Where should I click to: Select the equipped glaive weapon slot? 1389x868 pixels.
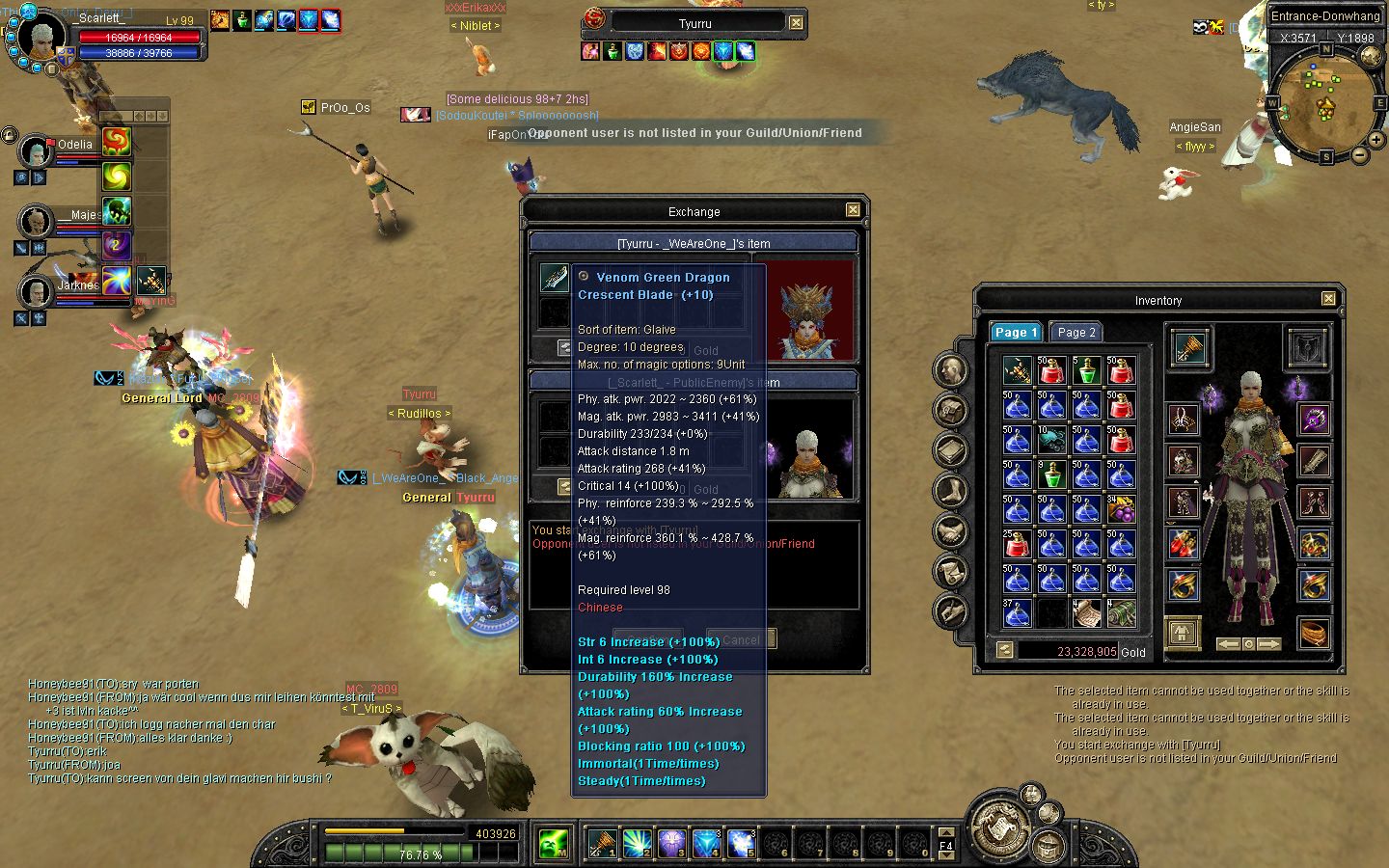(1189, 347)
